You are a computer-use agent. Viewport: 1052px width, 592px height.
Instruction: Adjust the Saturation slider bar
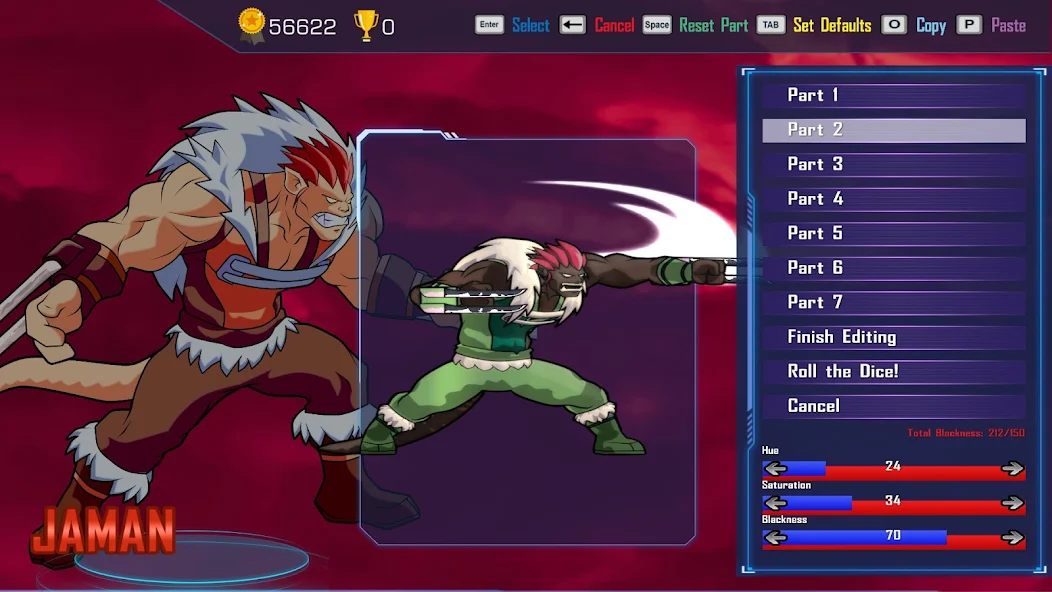coord(893,502)
